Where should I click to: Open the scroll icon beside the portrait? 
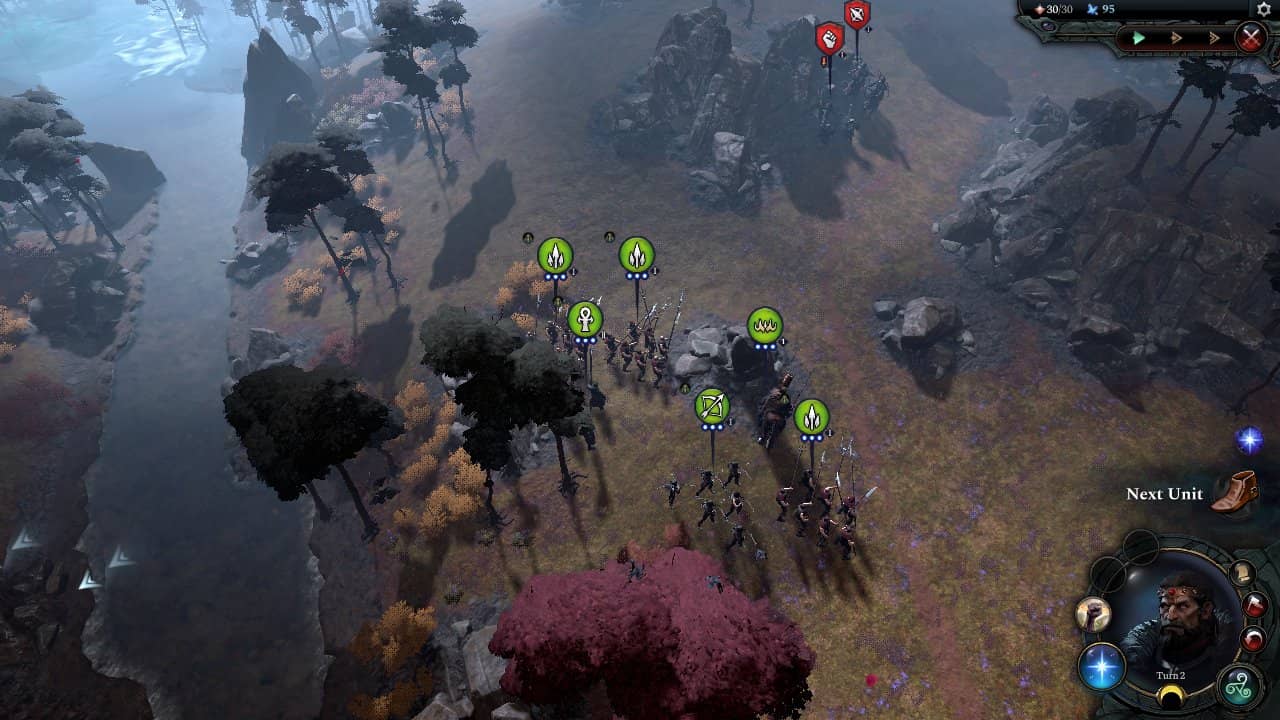point(1242,573)
